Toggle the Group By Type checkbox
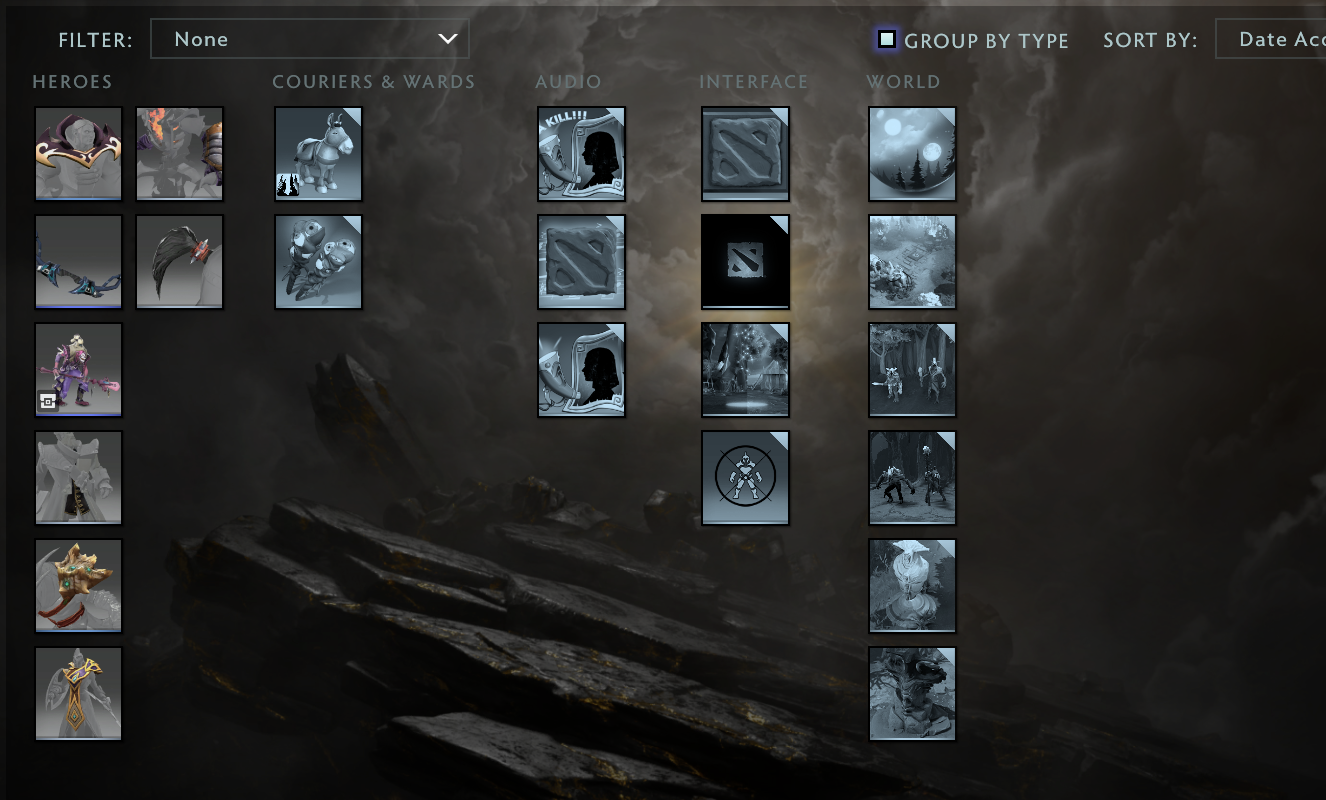Screen dimensions: 1326x800 click(x=886, y=40)
